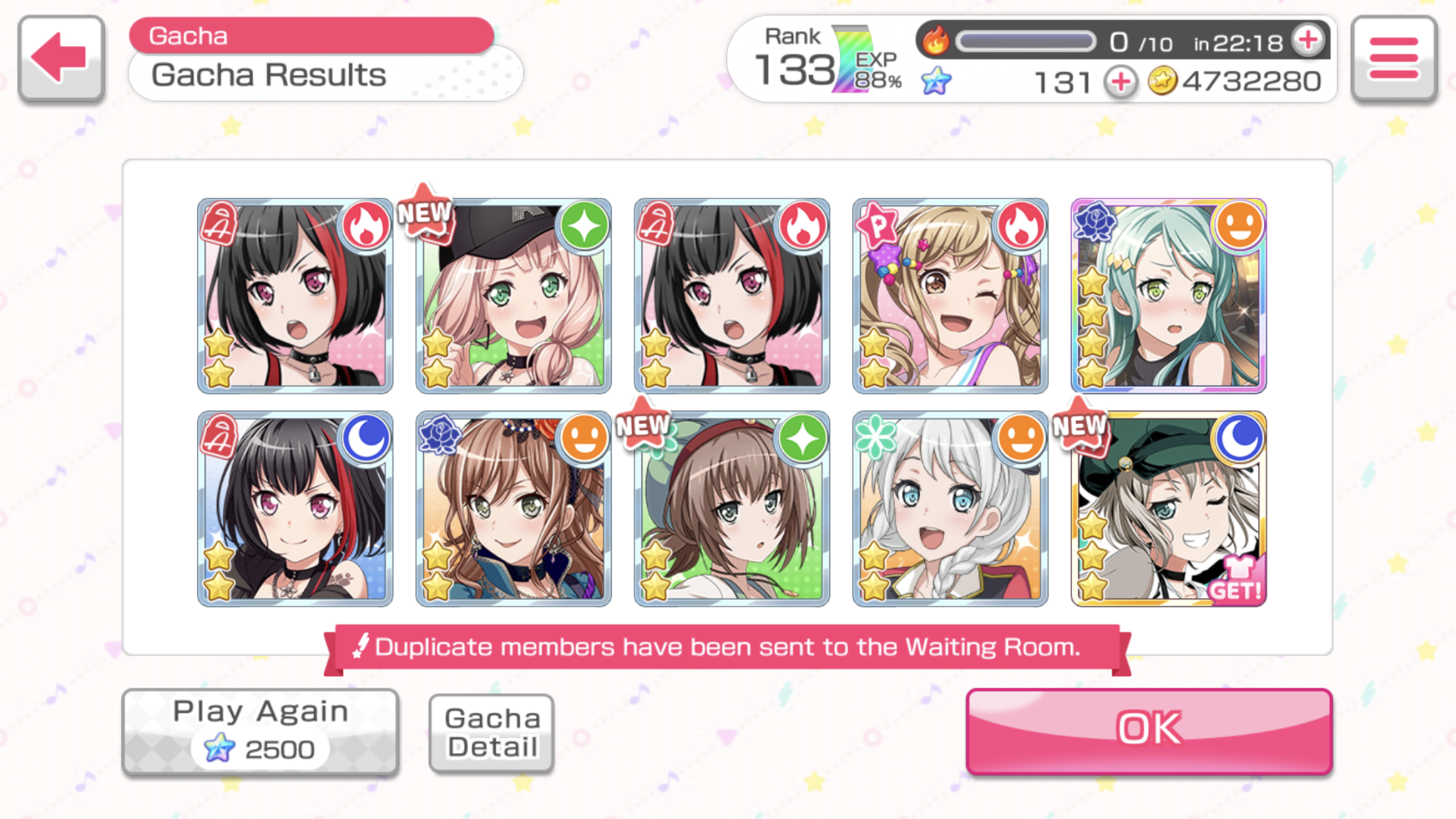Add boost flames with the plus button
1456x819 pixels.
[x=1308, y=41]
